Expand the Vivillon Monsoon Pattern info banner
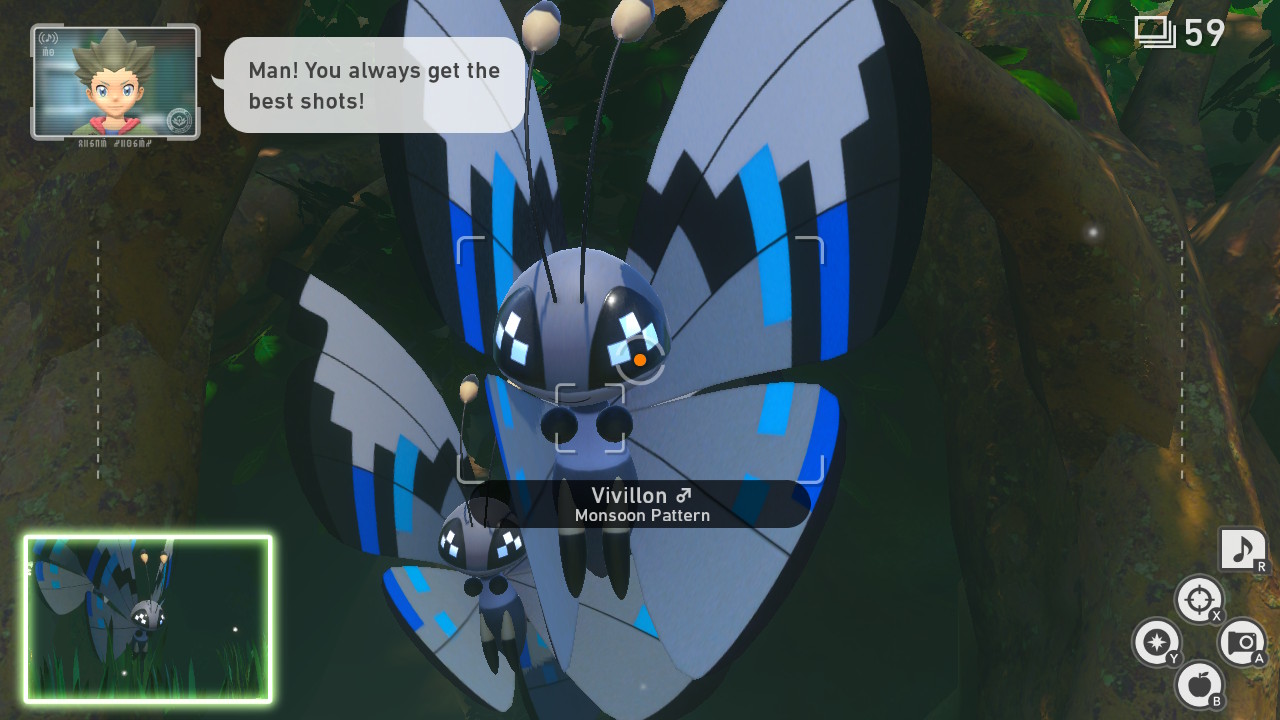This screenshot has height=720, width=1280. (x=643, y=504)
